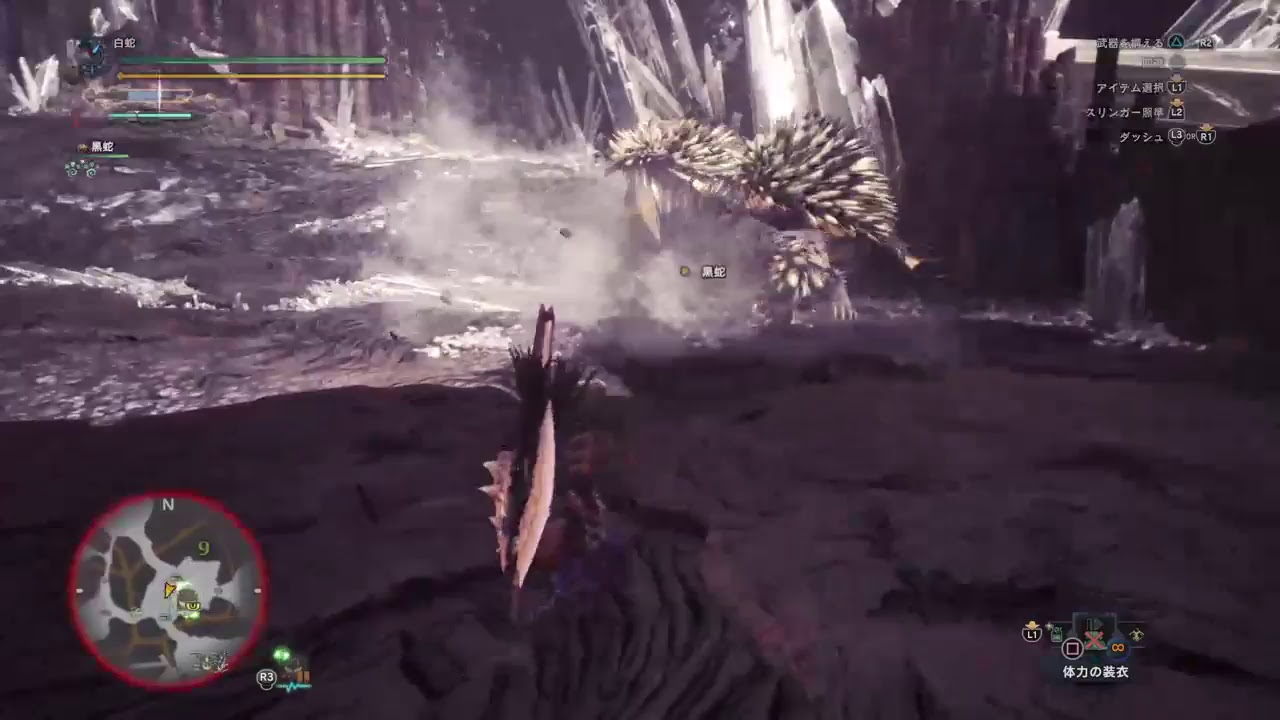Click the infinity ammo icon
This screenshot has width=1280, height=720.
tap(1118, 646)
